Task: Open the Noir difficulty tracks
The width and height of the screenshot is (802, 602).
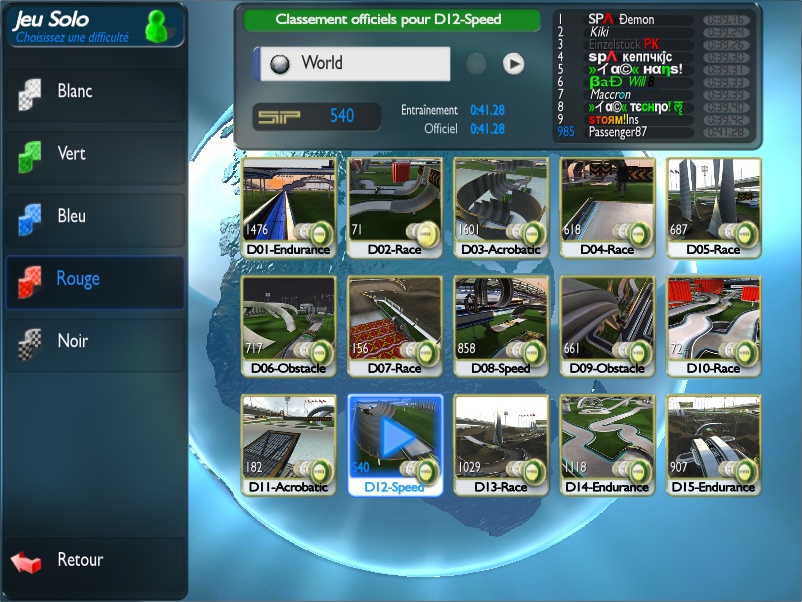Action: [93, 343]
